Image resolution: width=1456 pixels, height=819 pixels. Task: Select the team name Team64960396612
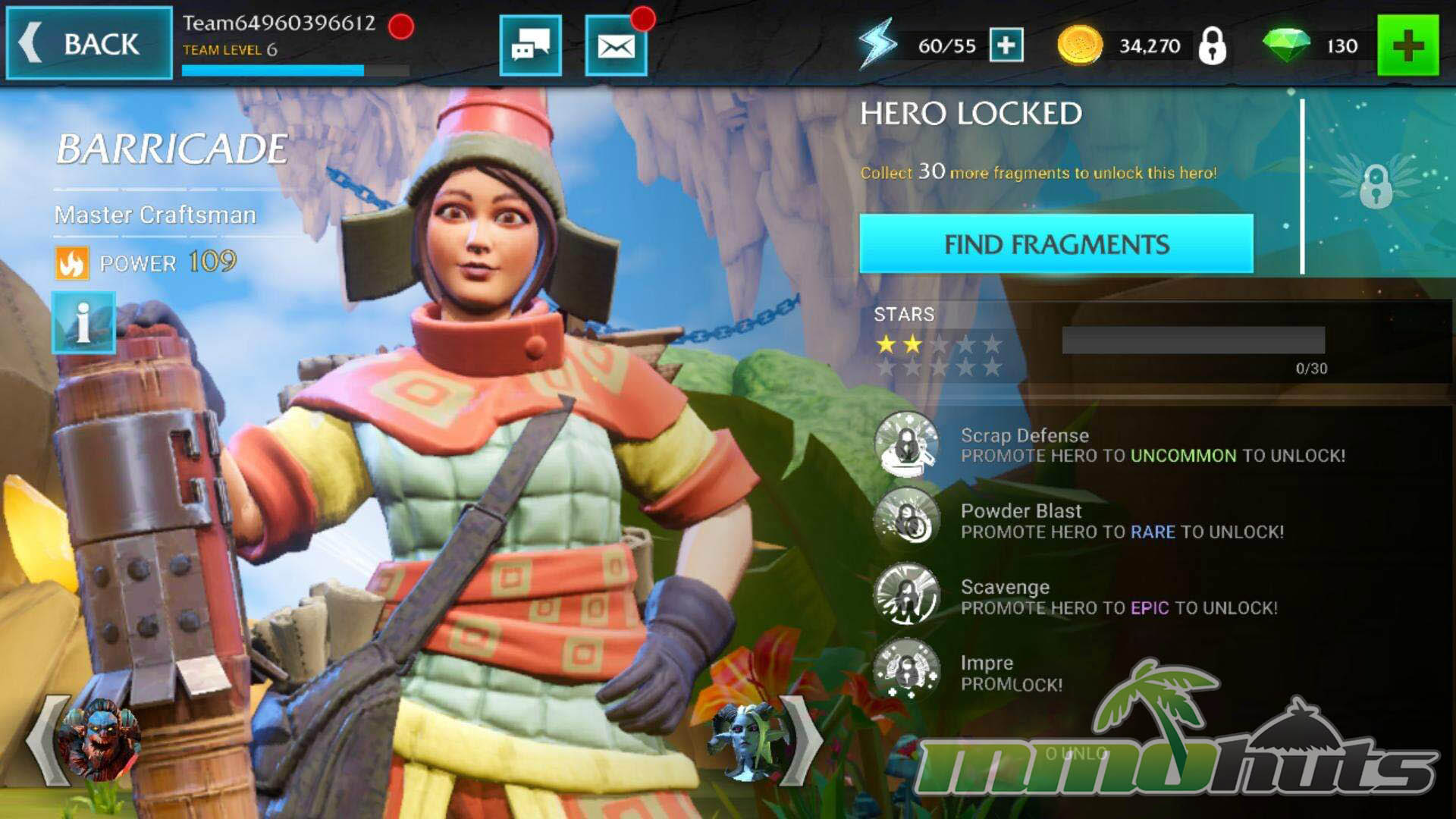pyautogui.click(x=279, y=23)
